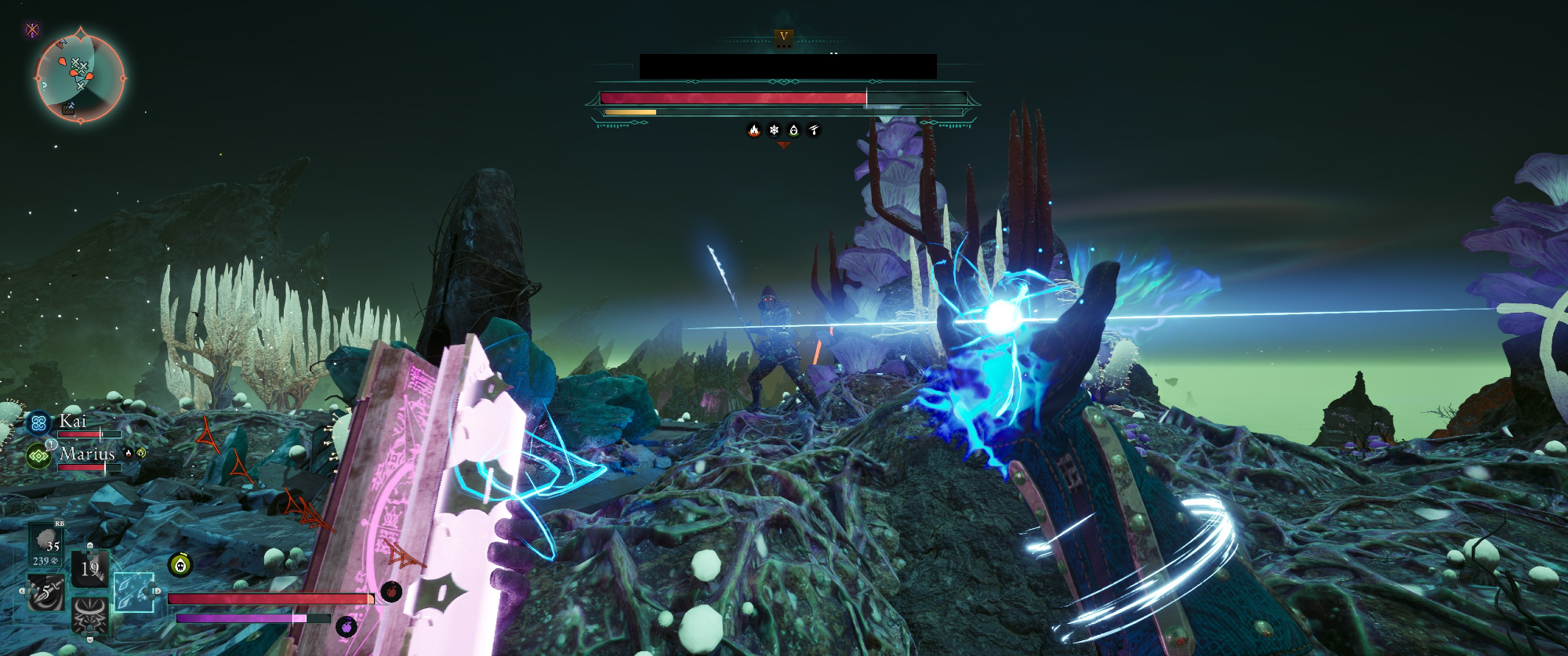
Task: Select party member Marius's green emblem
Action: coord(38,456)
